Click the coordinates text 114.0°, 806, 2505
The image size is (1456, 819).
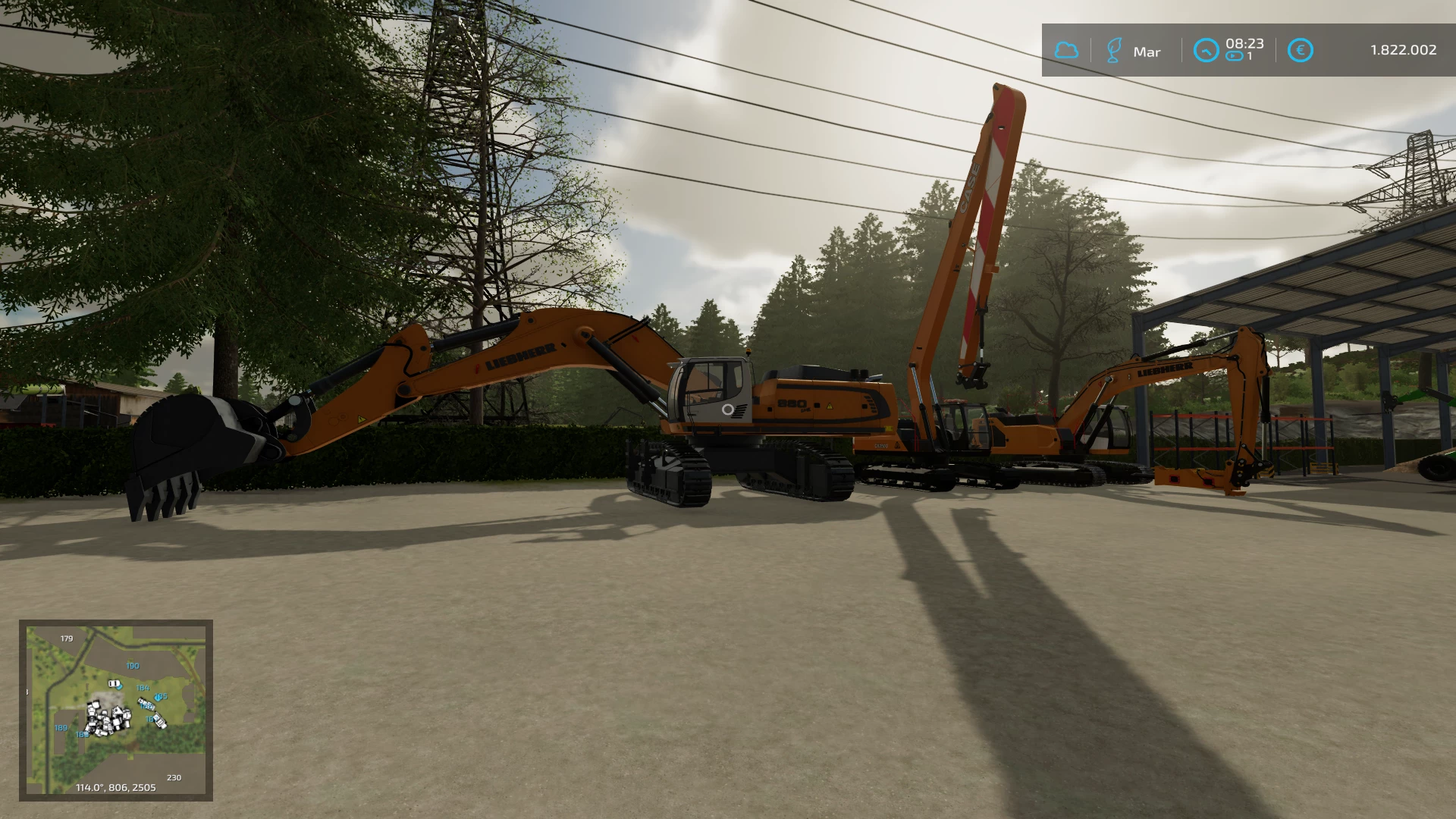click(x=115, y=787)
